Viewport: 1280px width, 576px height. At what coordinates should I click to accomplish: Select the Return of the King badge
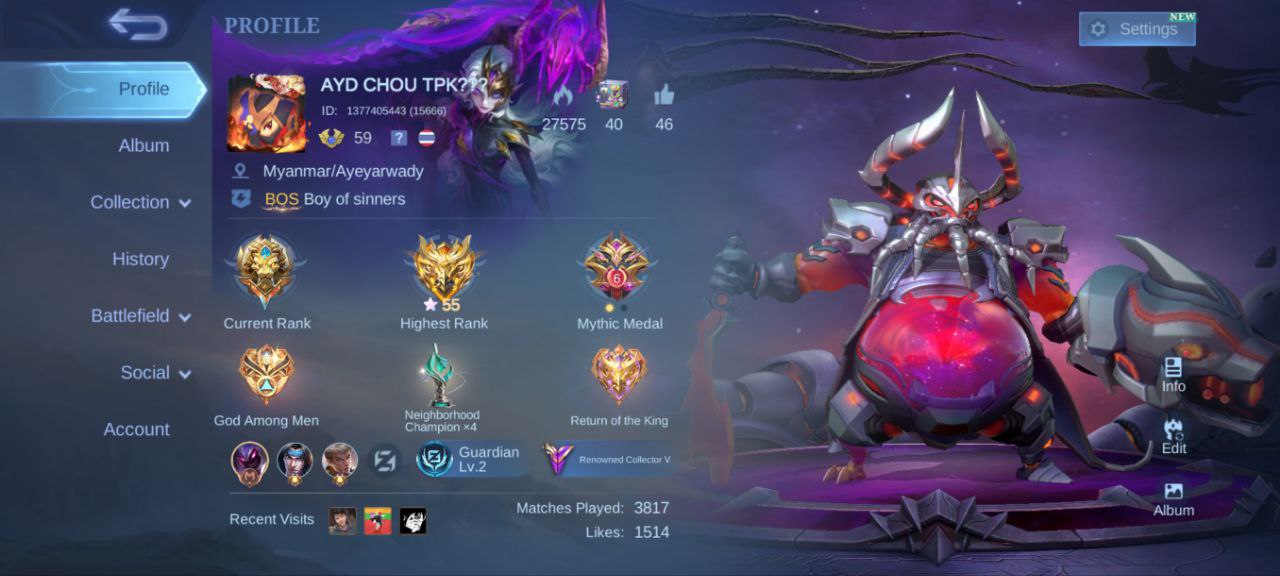[619, 374]
